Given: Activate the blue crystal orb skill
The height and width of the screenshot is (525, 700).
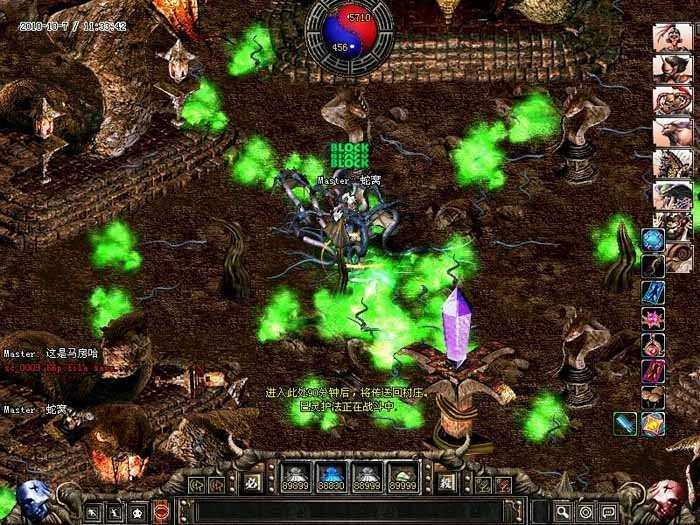Looking at the screenshot, I should click(653, 239).
